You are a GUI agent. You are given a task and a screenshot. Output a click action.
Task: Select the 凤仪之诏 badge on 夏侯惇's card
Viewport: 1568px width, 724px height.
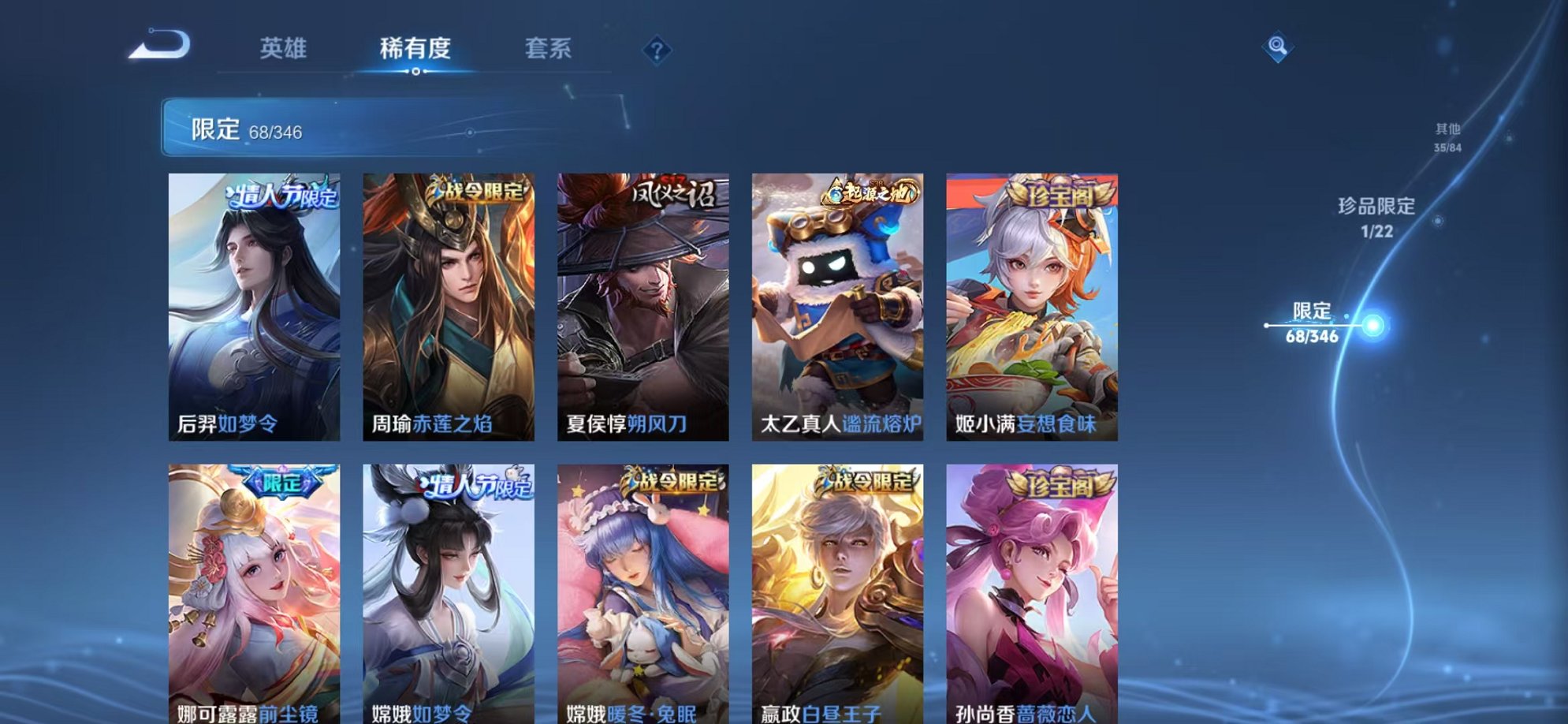669,197
